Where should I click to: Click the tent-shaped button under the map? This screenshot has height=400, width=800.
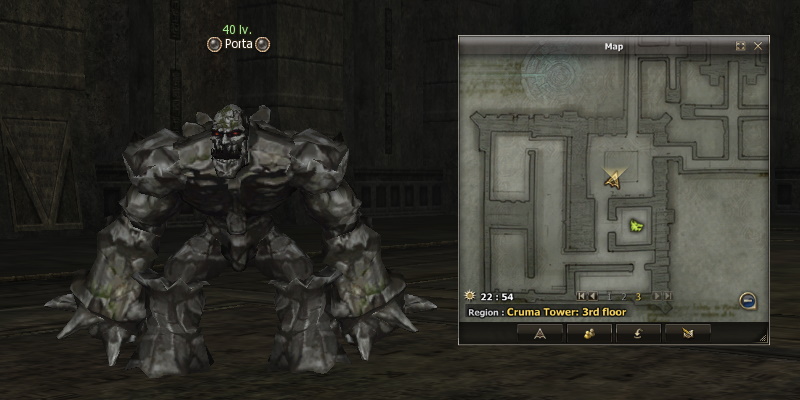click(539, 333)
